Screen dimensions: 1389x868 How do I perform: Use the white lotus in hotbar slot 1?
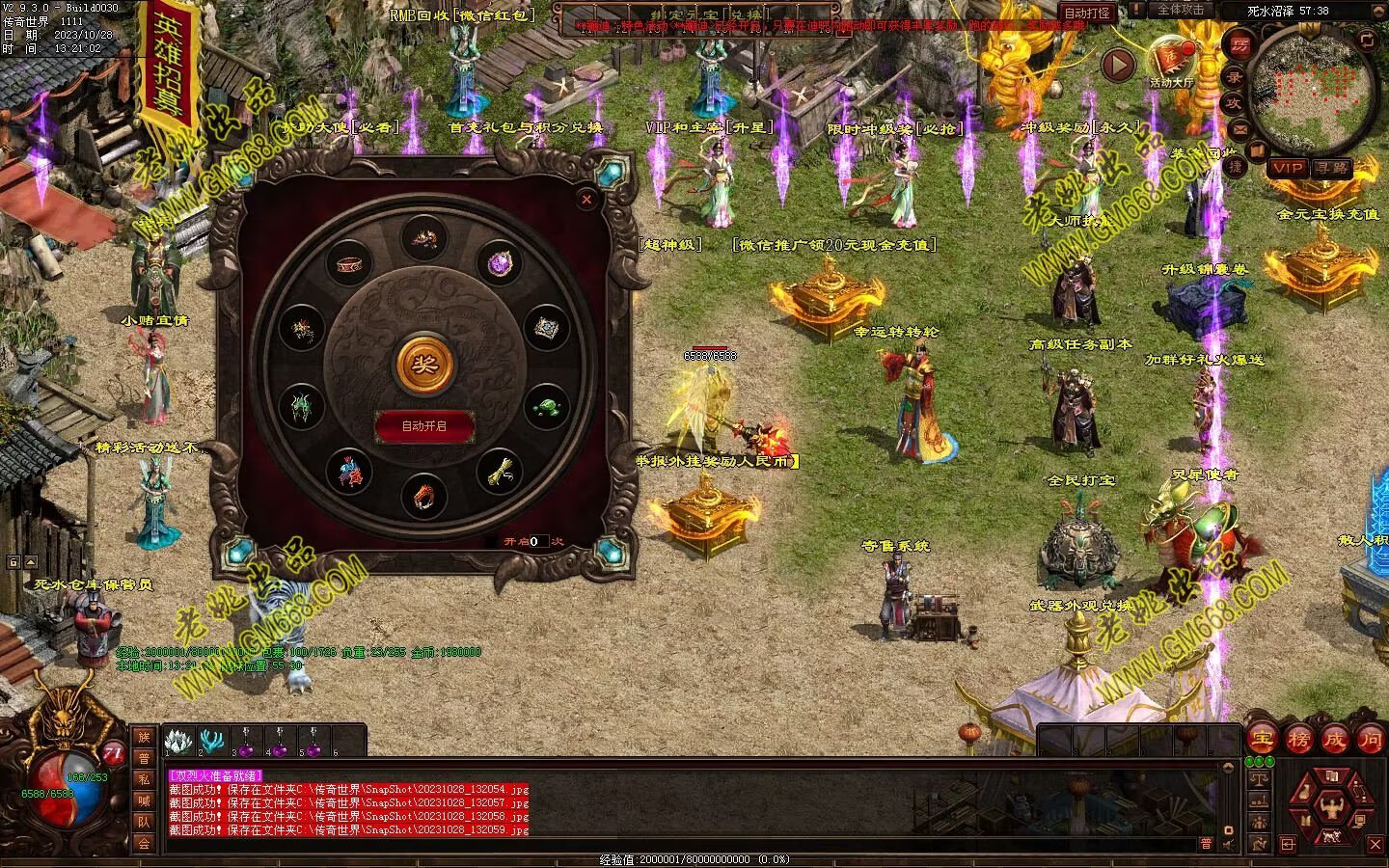tap(177, 742)
